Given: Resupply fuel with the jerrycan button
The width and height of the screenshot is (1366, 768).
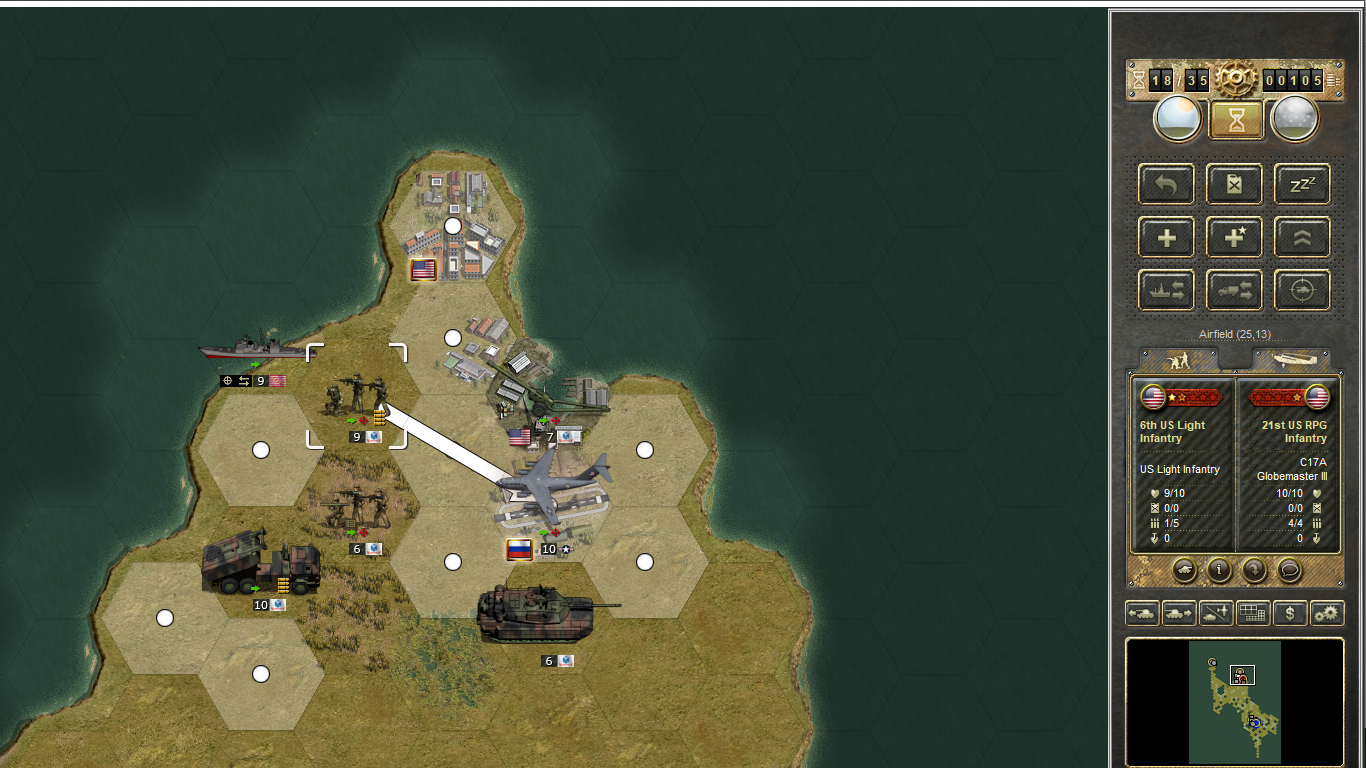Looking at the screenshot, I should pos(1234,184).
